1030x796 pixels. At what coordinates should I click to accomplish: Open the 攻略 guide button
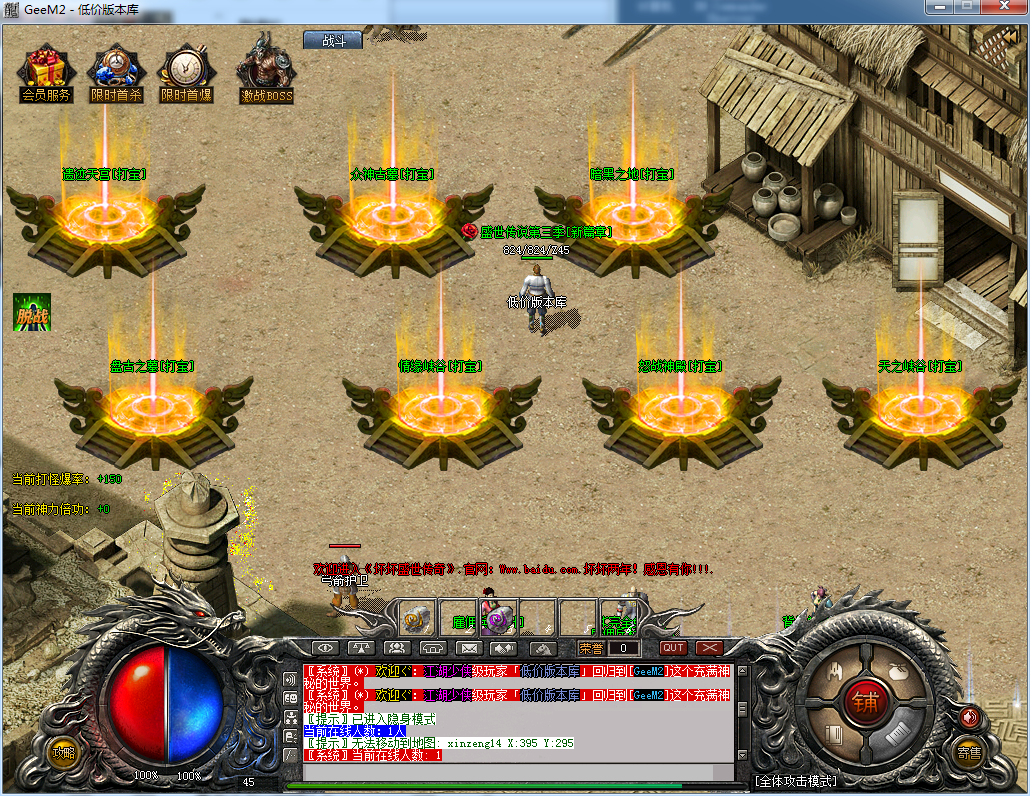[x=64, y=752]
